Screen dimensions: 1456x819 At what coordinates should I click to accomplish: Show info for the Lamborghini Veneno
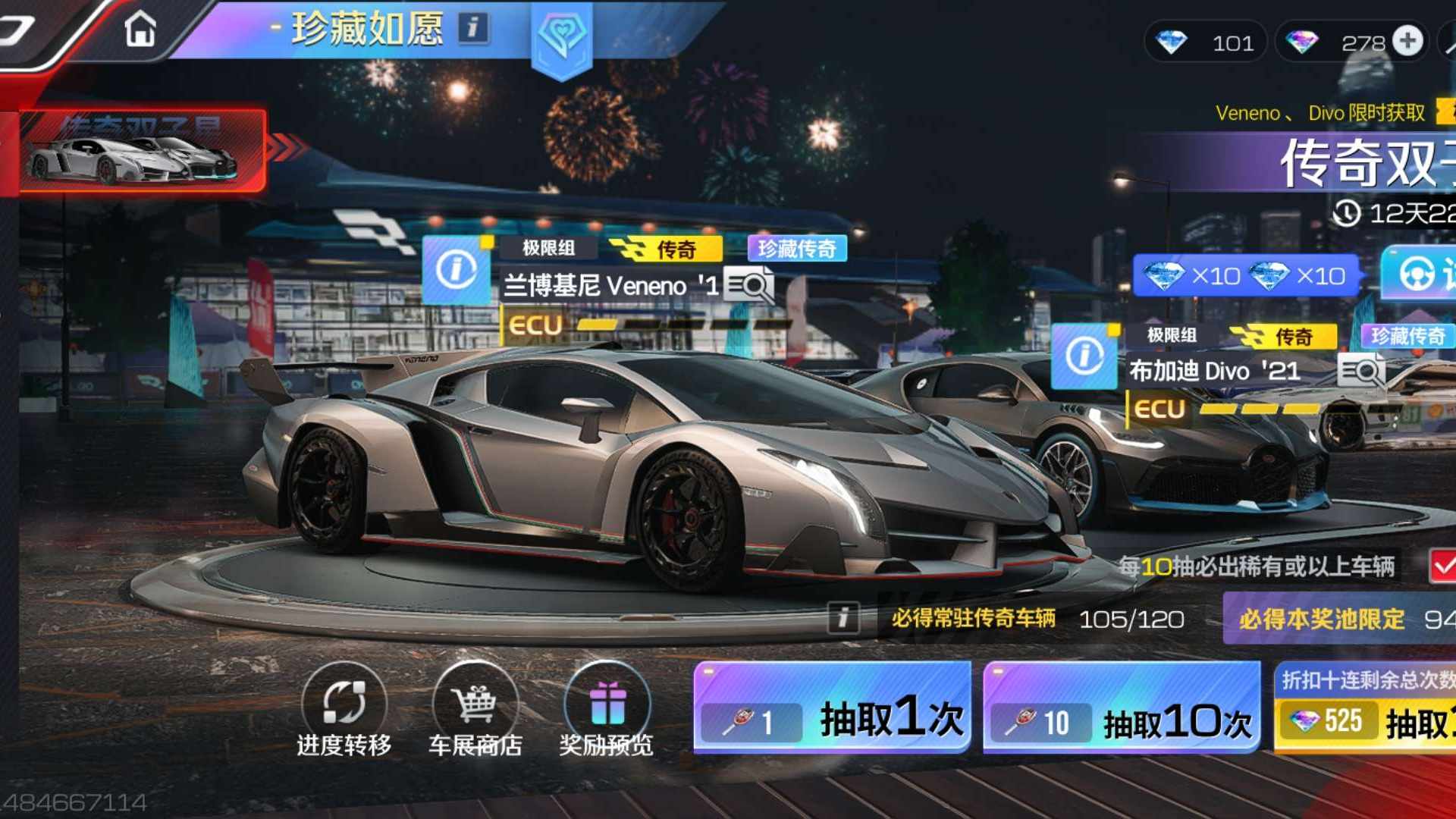click(456, 269)
